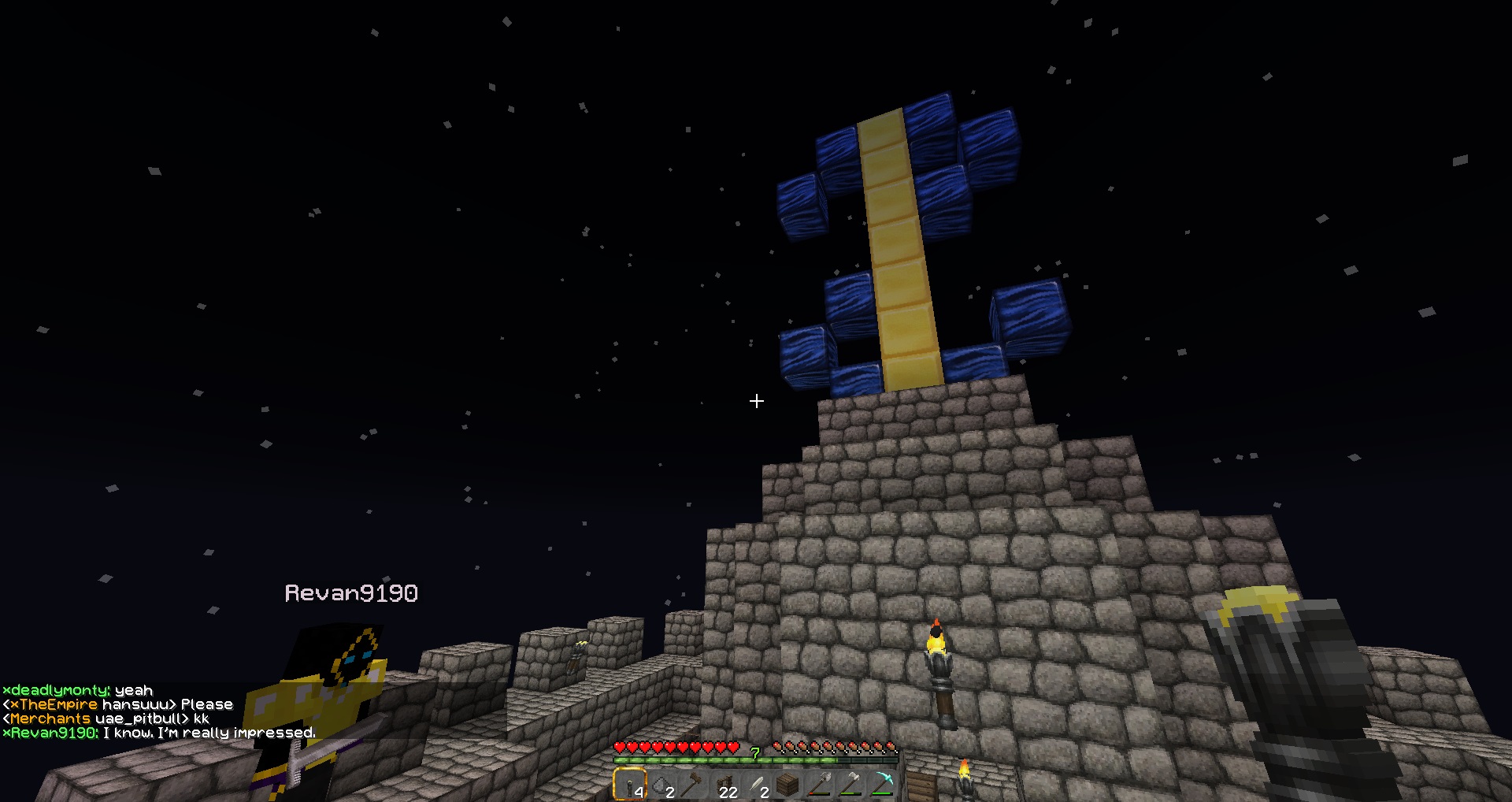Select the nearly broken axe slot
The width and height of the screenshot is (1512, 802).
819,785
